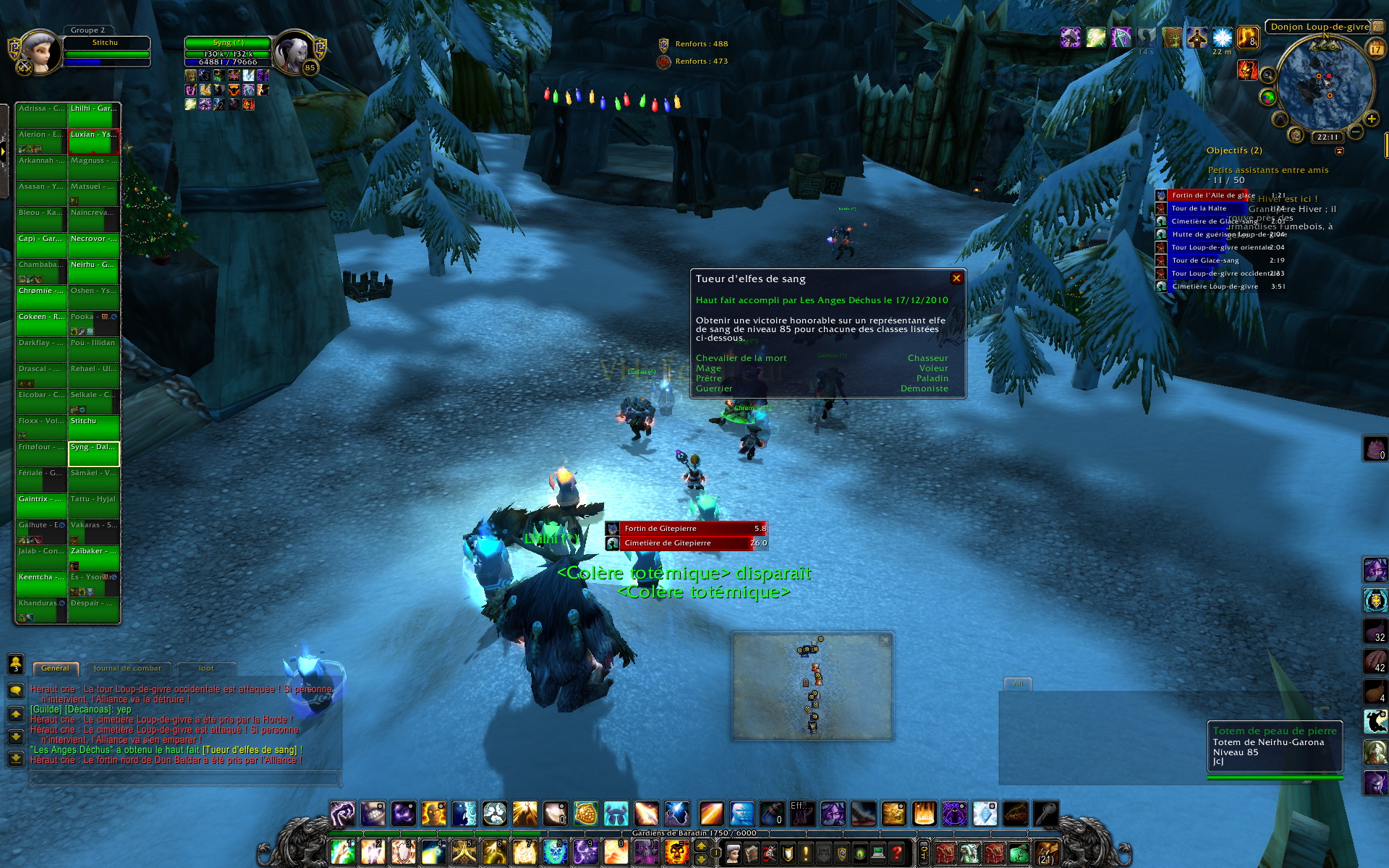This screenshot has width=1389, height=868.
Task: Click the Stitchu player portrait
Action: (38, 52)
